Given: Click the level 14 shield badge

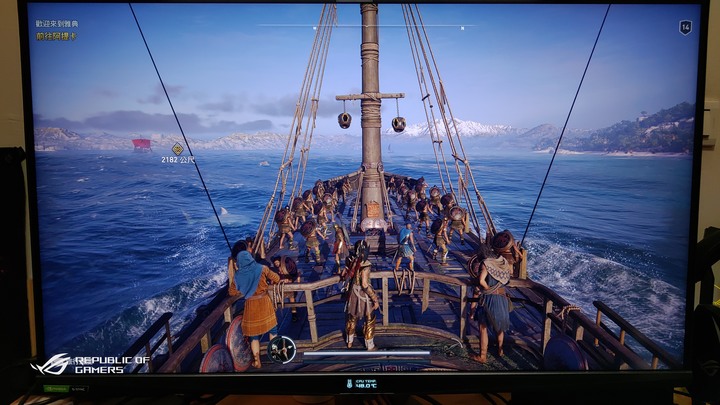Looking at the screenshot, I should pos(685,28).
